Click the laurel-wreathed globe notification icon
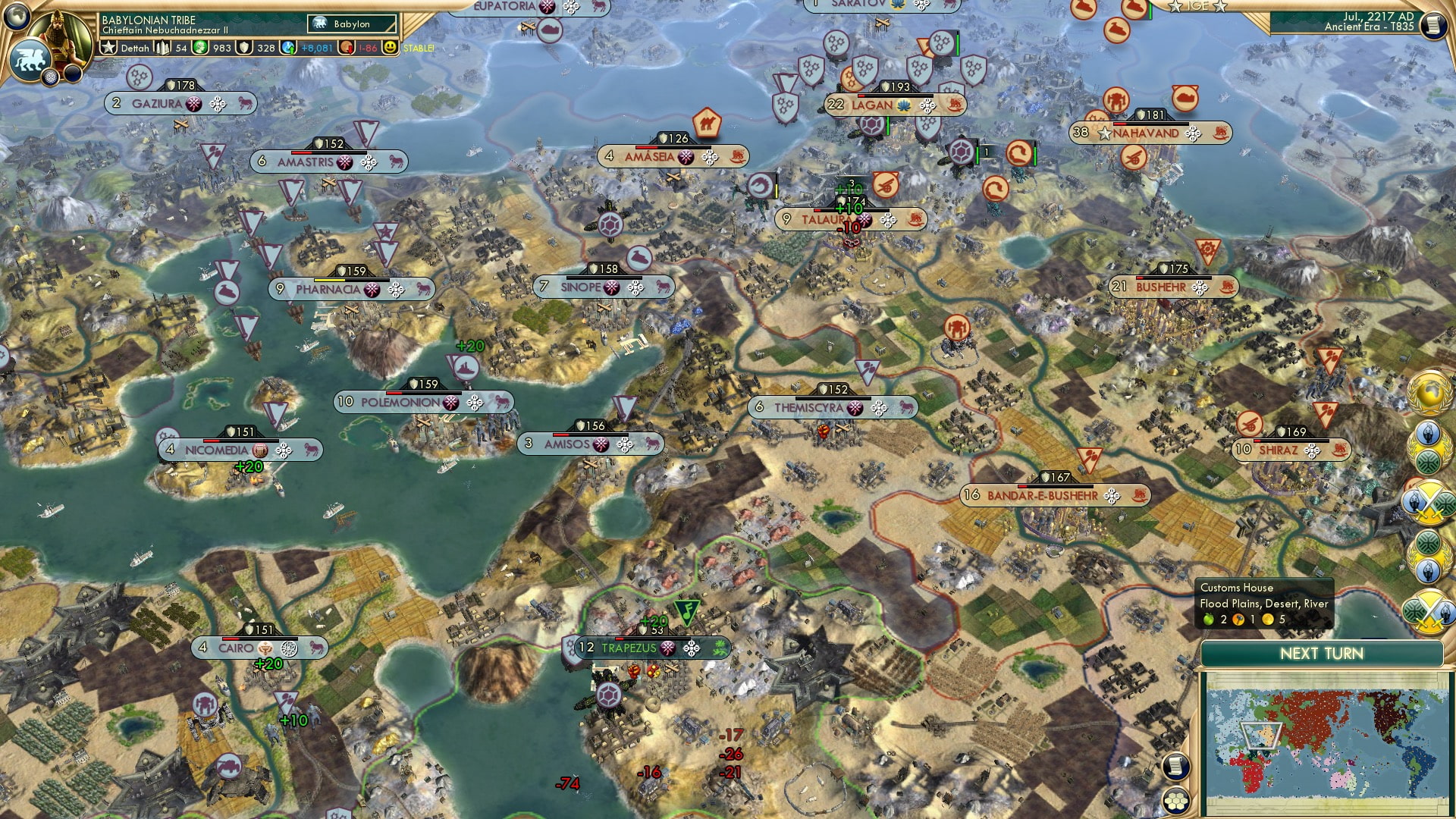Screen dimensions: 1456x819 (1430, 394)
